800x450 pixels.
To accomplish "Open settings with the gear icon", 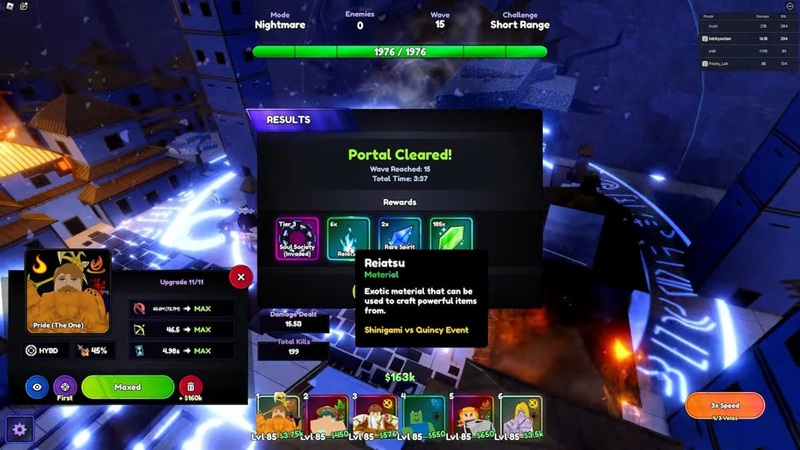I will coord(18,430).
